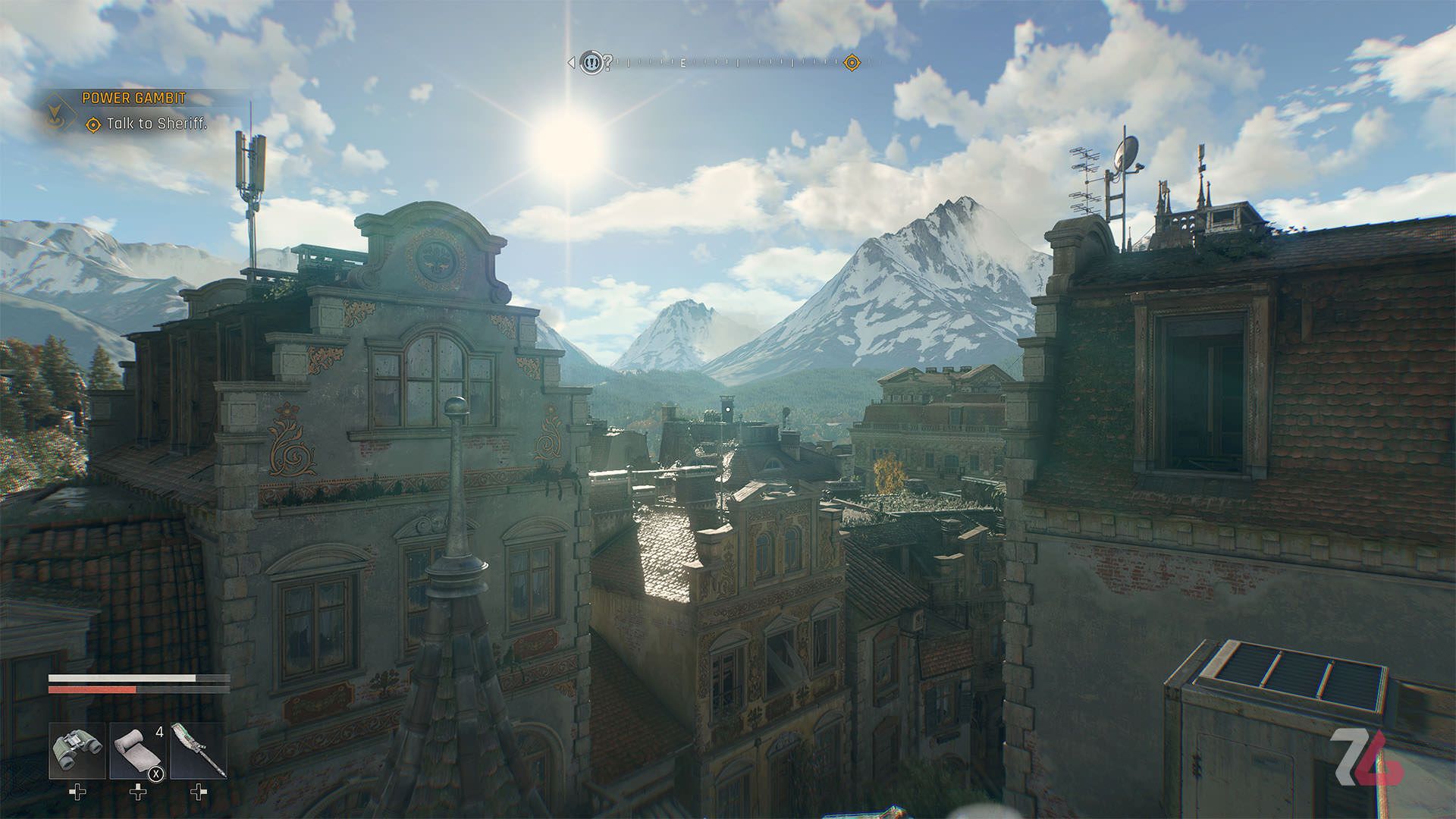
Task: Click the Talk to Sheriff objective text
Action: tap(157, 124)
